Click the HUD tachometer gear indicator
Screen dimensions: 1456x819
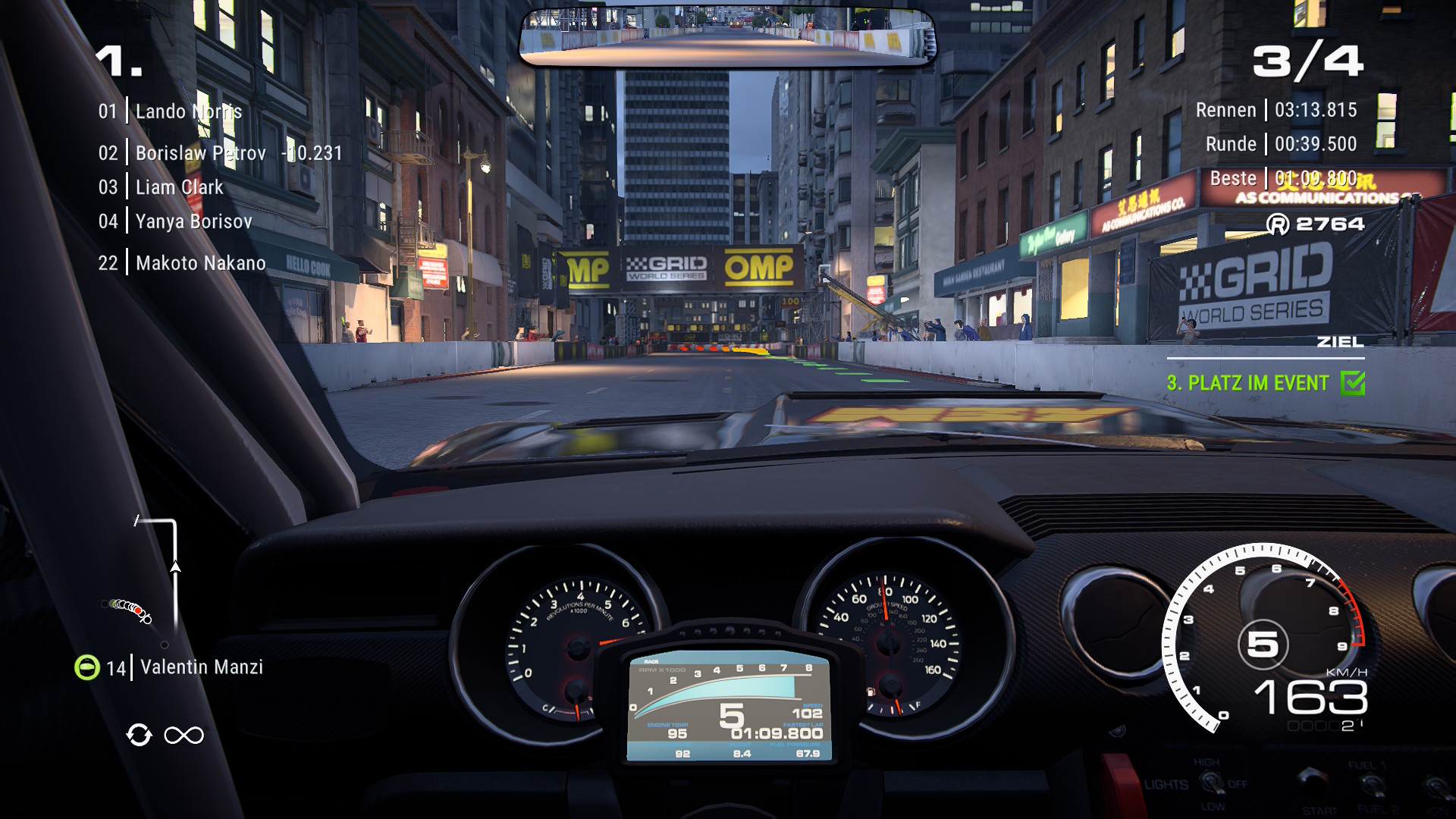tap(1263, 645)
